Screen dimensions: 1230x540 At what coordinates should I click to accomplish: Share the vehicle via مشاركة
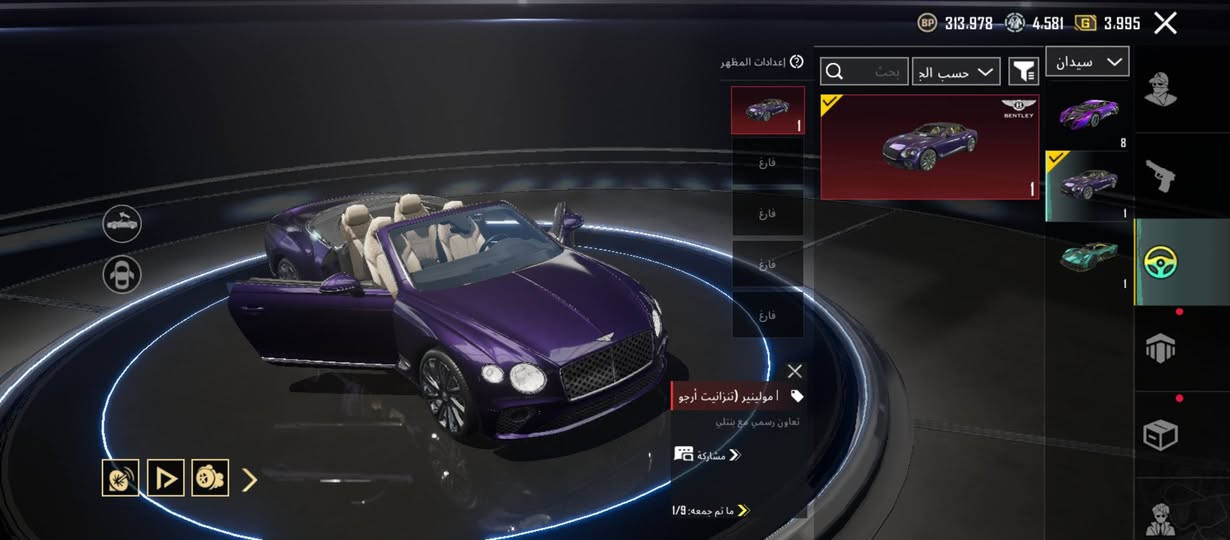click(x=707, y=455)
